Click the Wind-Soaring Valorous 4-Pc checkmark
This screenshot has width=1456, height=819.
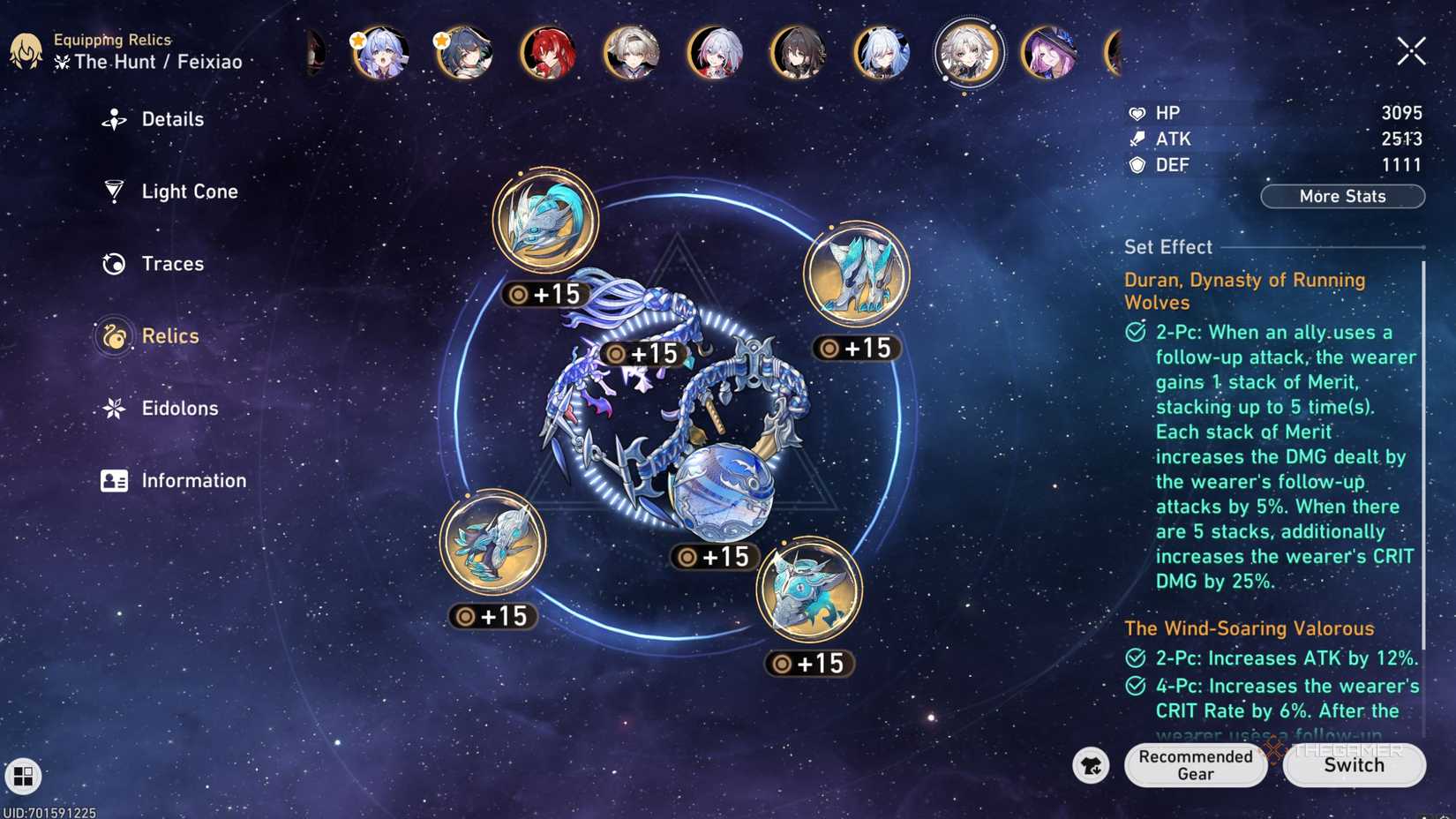pos(1135,686)
